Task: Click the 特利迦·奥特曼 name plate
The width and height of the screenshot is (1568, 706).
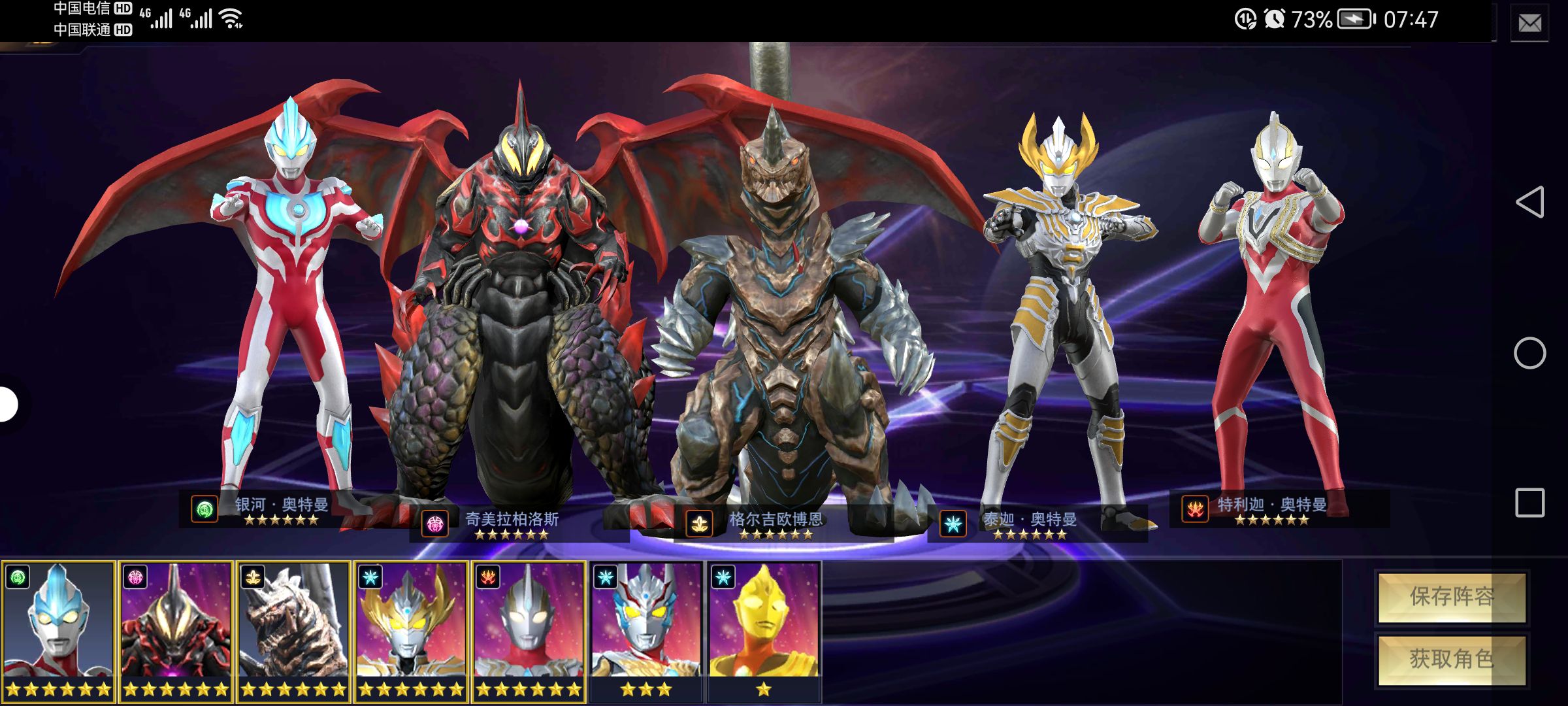Action: (x=1272, y=509)
